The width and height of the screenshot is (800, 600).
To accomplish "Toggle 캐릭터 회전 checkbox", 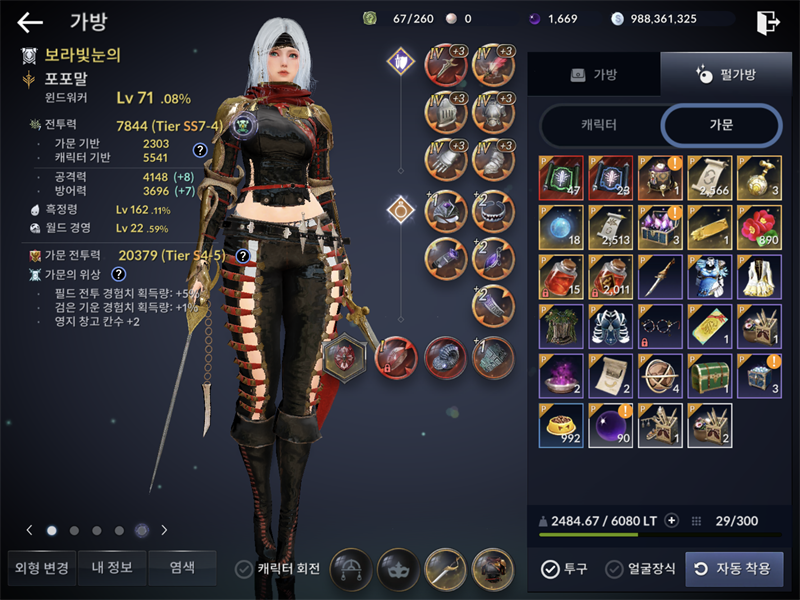I will coord(244,569).
